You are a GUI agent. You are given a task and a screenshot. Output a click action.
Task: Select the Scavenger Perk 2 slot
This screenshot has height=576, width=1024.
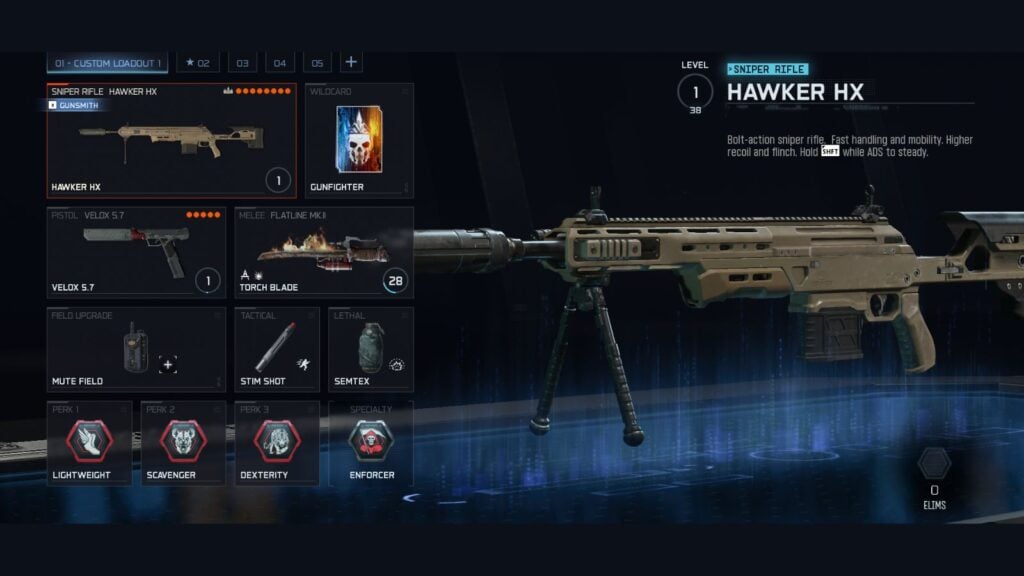click(x=183, y=443)
